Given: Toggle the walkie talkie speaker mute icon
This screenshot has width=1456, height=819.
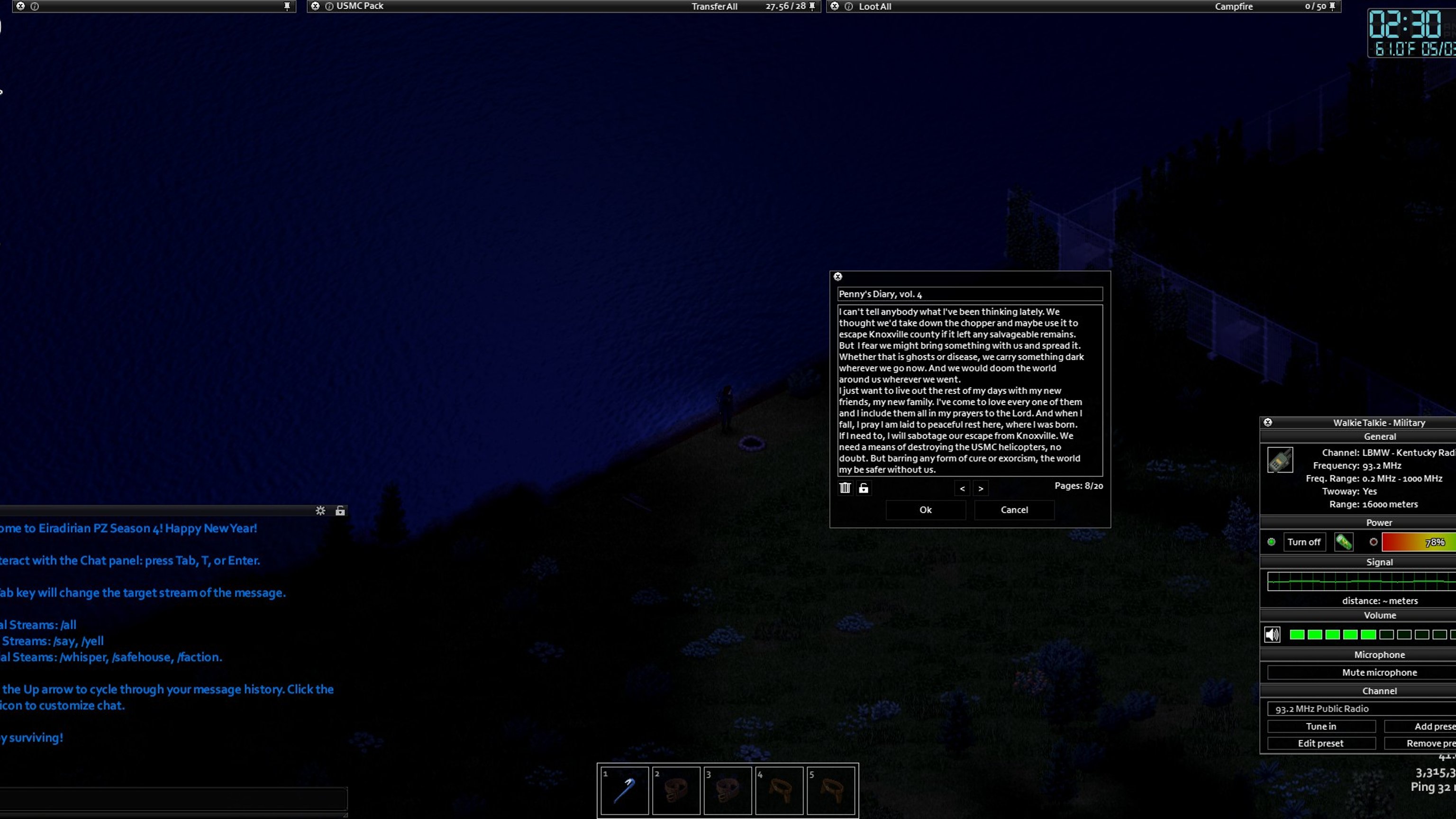Looking at the screenshot, I should click(x=1272, y=635).
